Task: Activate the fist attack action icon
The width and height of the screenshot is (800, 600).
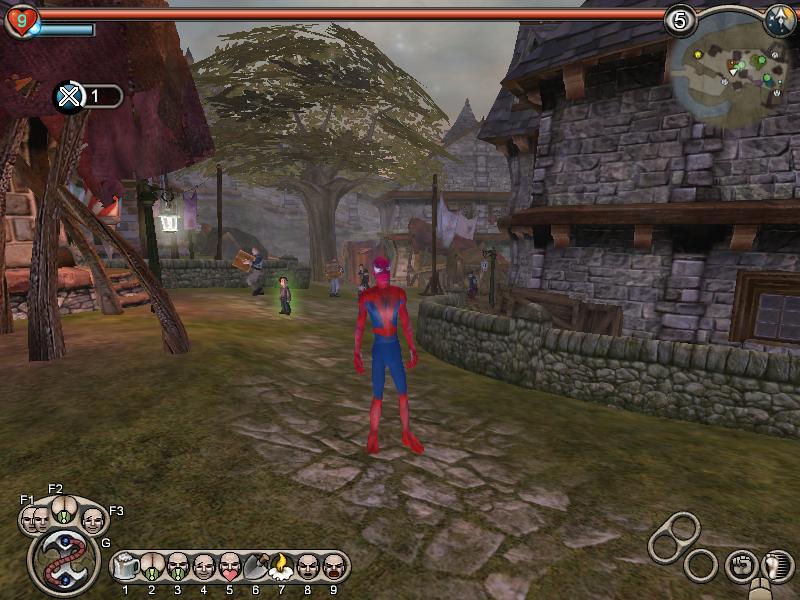Action: pos(740,565)
